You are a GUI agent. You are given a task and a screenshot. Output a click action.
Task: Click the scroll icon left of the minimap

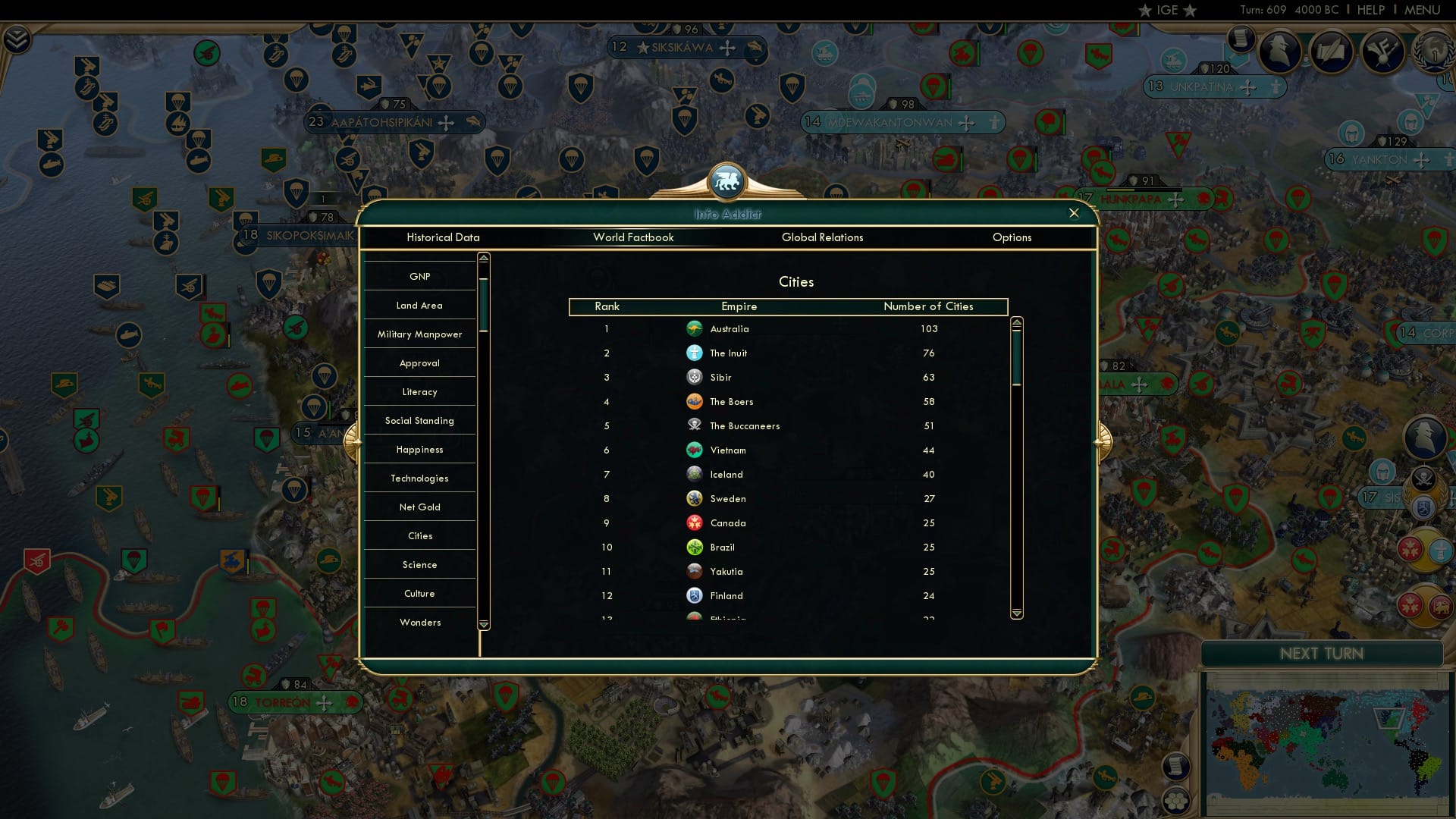pyautogui.click(x=1175, y=766)
